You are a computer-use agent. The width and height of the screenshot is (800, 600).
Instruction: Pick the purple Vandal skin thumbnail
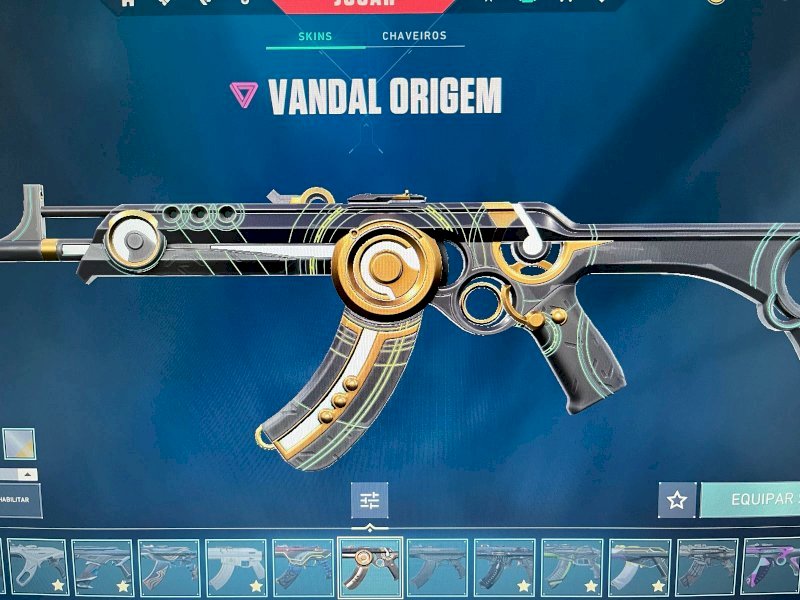pyautogui.click(x=770, y=567)
